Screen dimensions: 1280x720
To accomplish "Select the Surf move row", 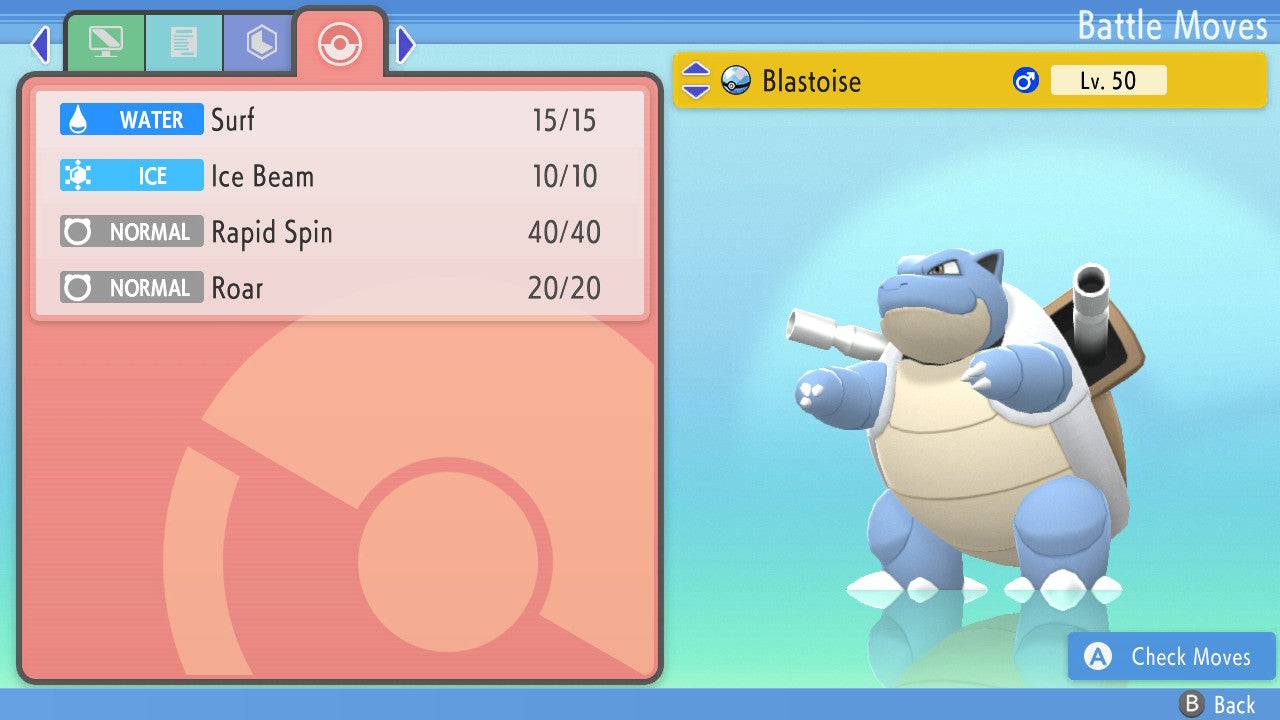I will [340, 120].
